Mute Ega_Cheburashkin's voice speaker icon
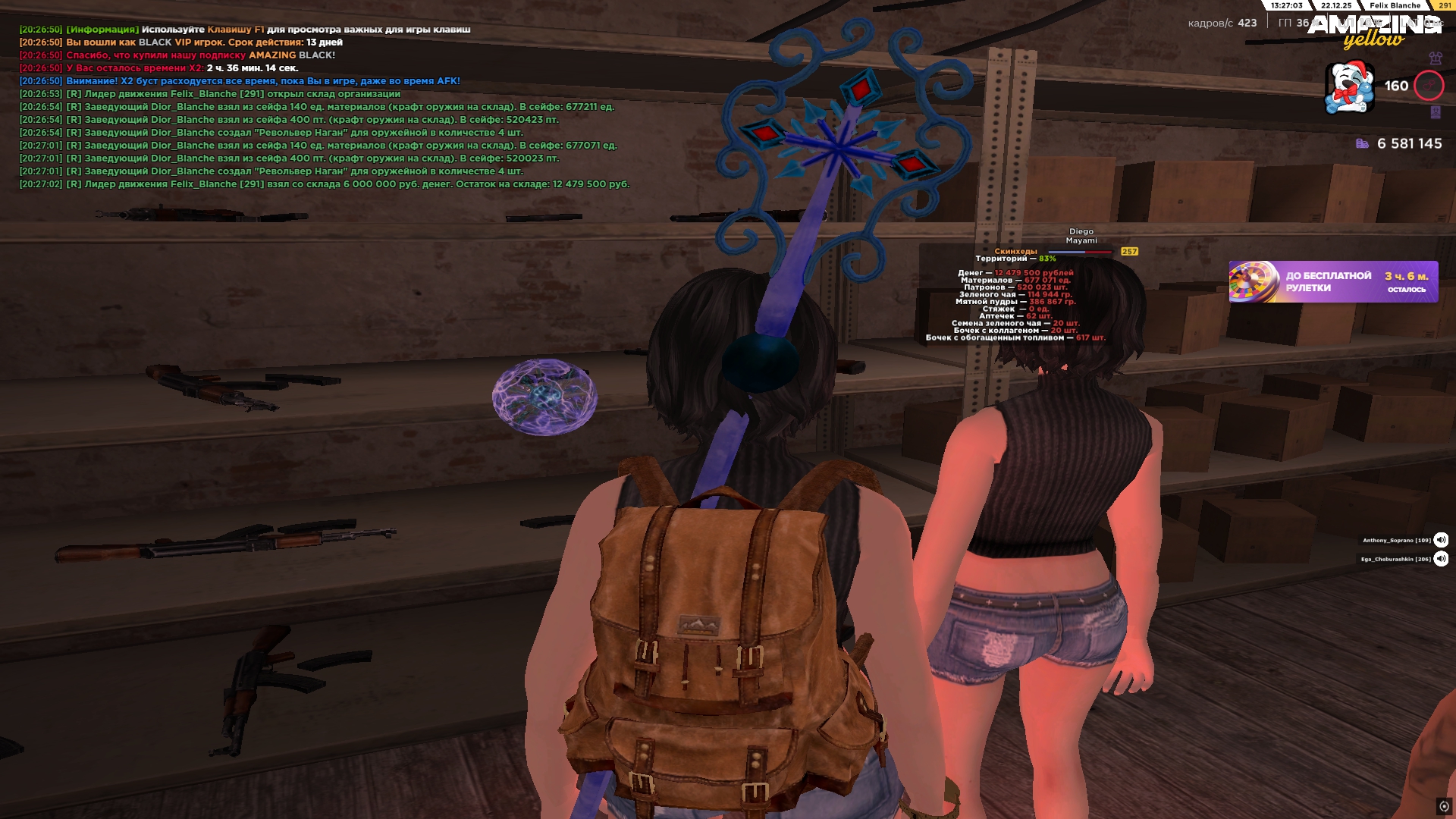Viewport: 1456px width, 819px height. pos(1441,559)
